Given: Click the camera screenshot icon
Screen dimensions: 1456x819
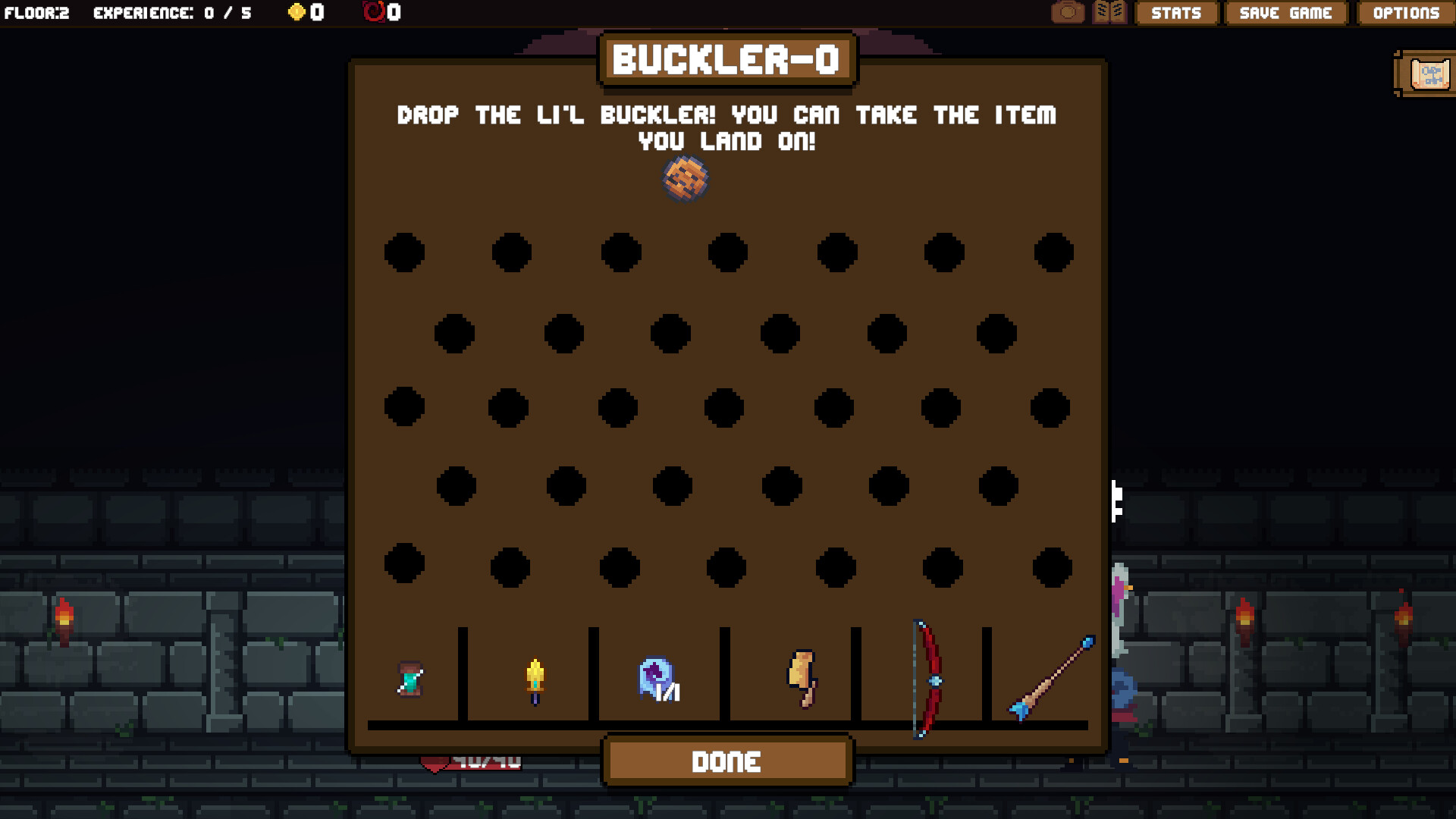Looking at the screenshot, I should click(x=1068, y=12).
